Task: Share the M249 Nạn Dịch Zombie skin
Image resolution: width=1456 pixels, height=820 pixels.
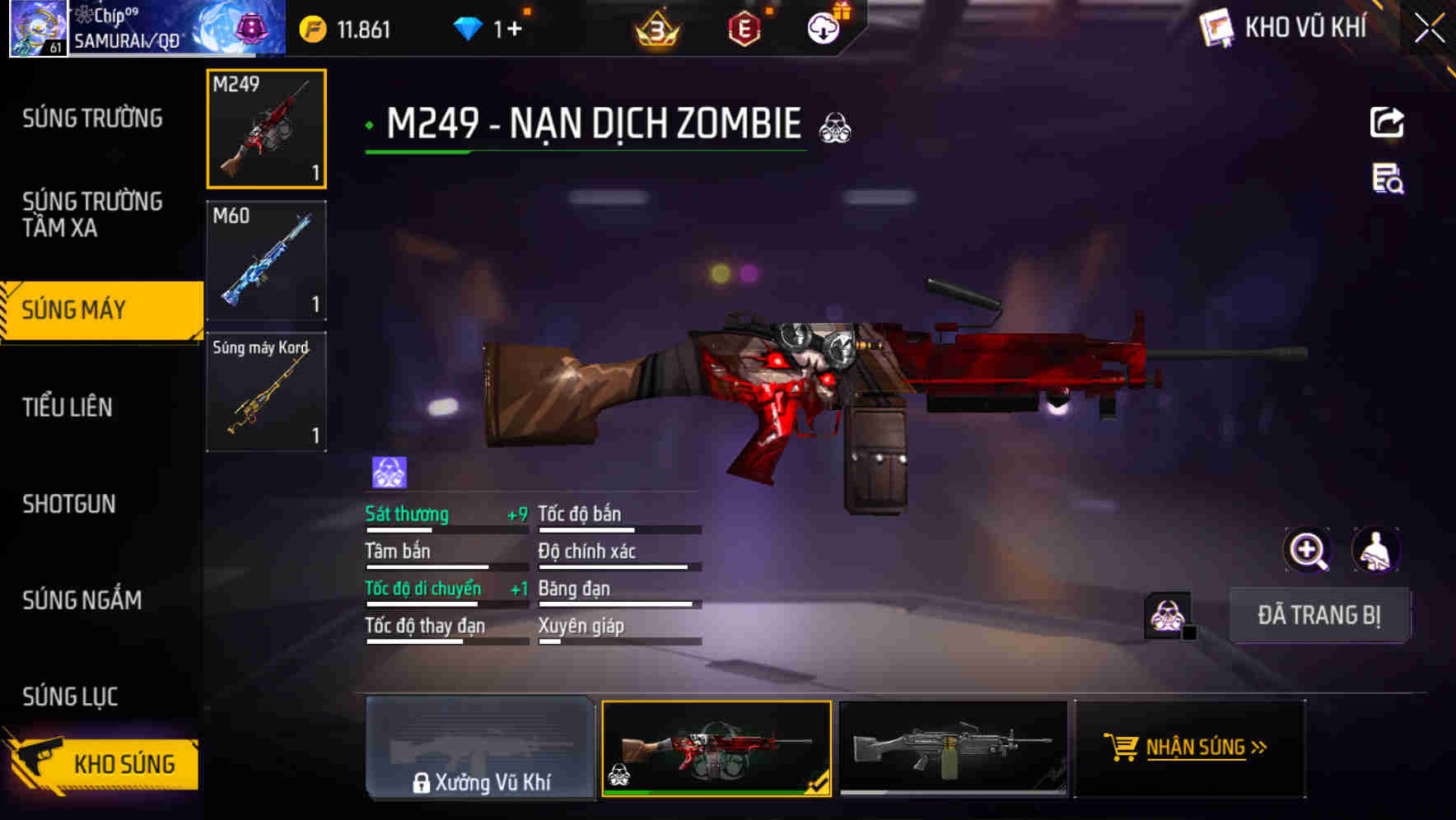Action: pos(1388,122)
